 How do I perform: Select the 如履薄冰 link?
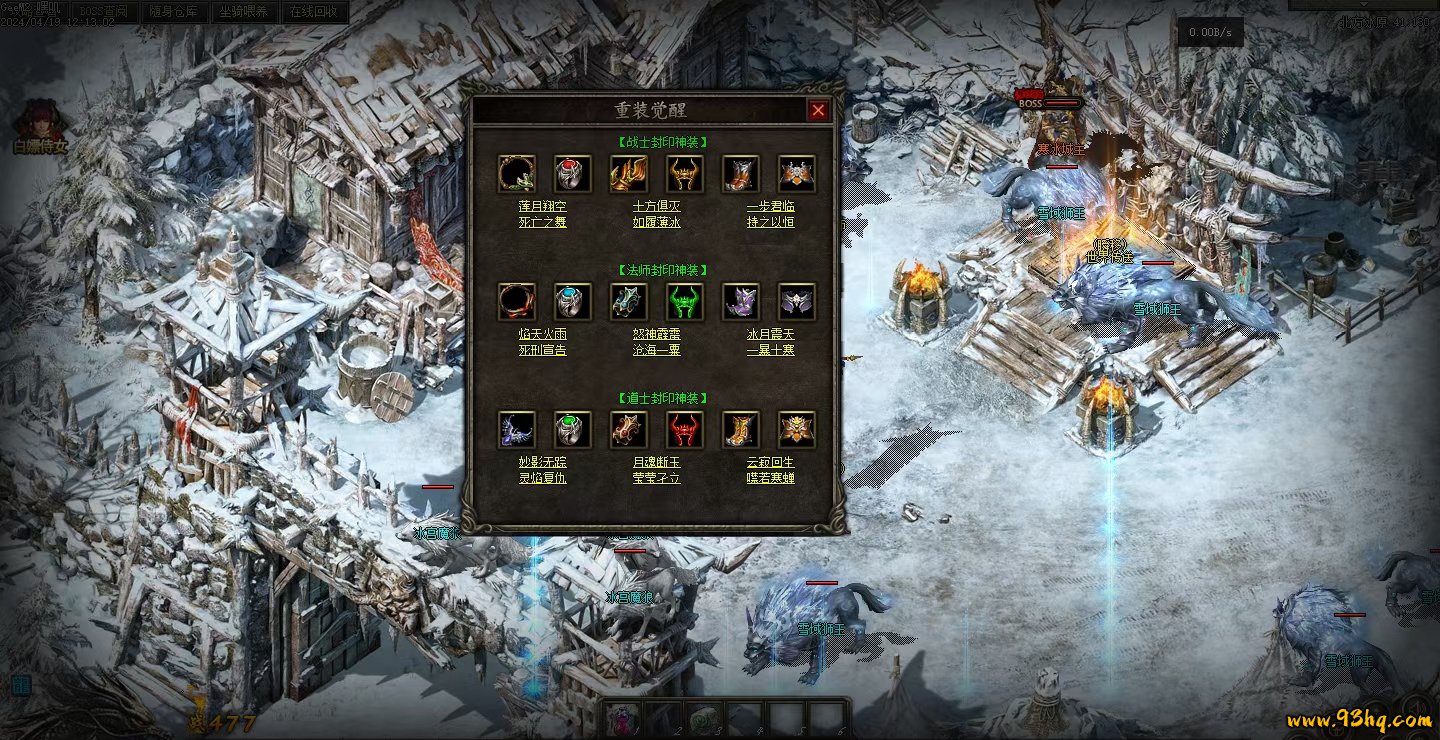[x=657, y=222]
